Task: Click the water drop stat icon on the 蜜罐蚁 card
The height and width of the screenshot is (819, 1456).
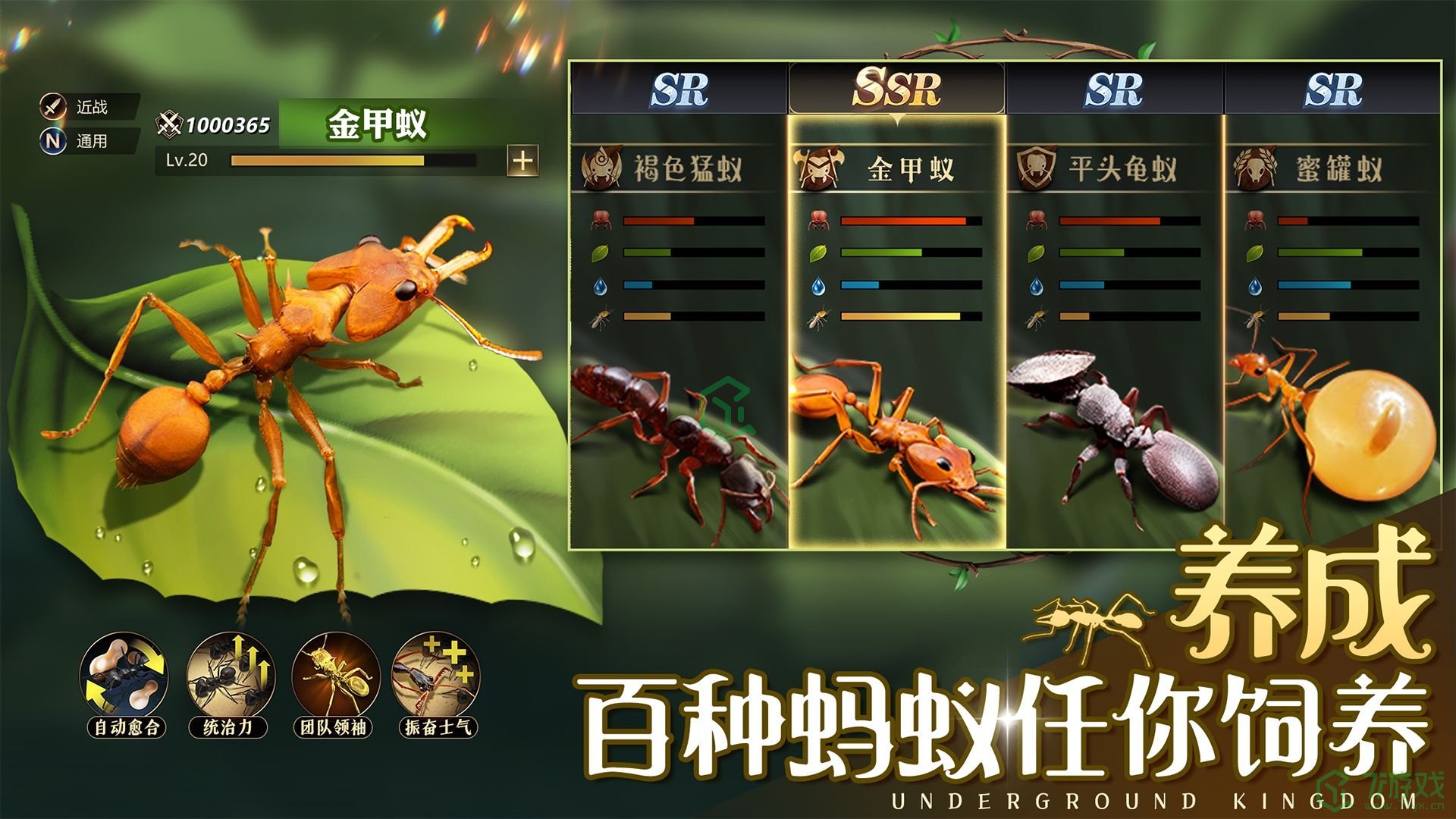Action: click(x=1255, y=286)
